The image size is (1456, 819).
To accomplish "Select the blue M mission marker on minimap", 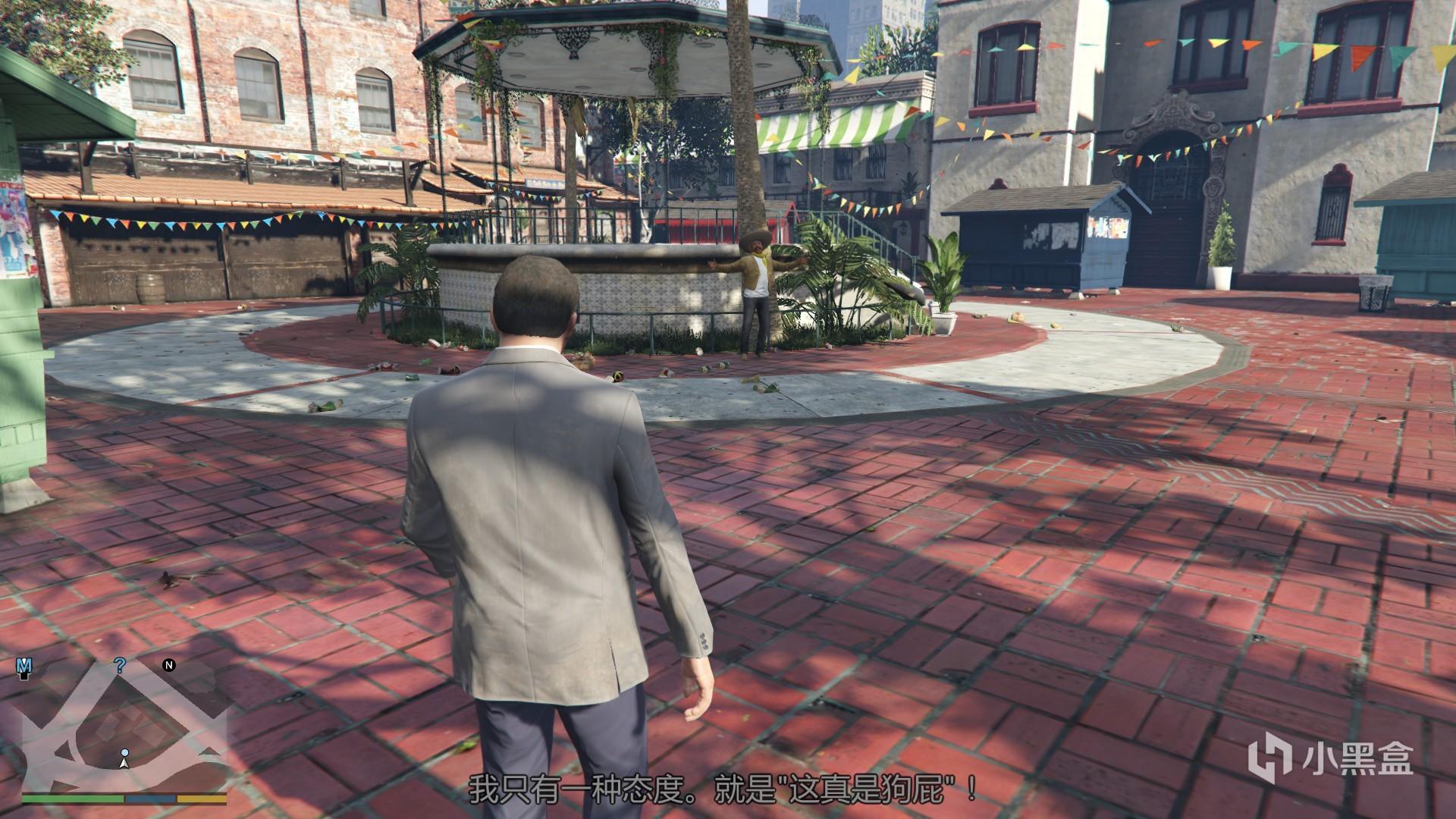I will pyautogui.click(x=24, y=667).
